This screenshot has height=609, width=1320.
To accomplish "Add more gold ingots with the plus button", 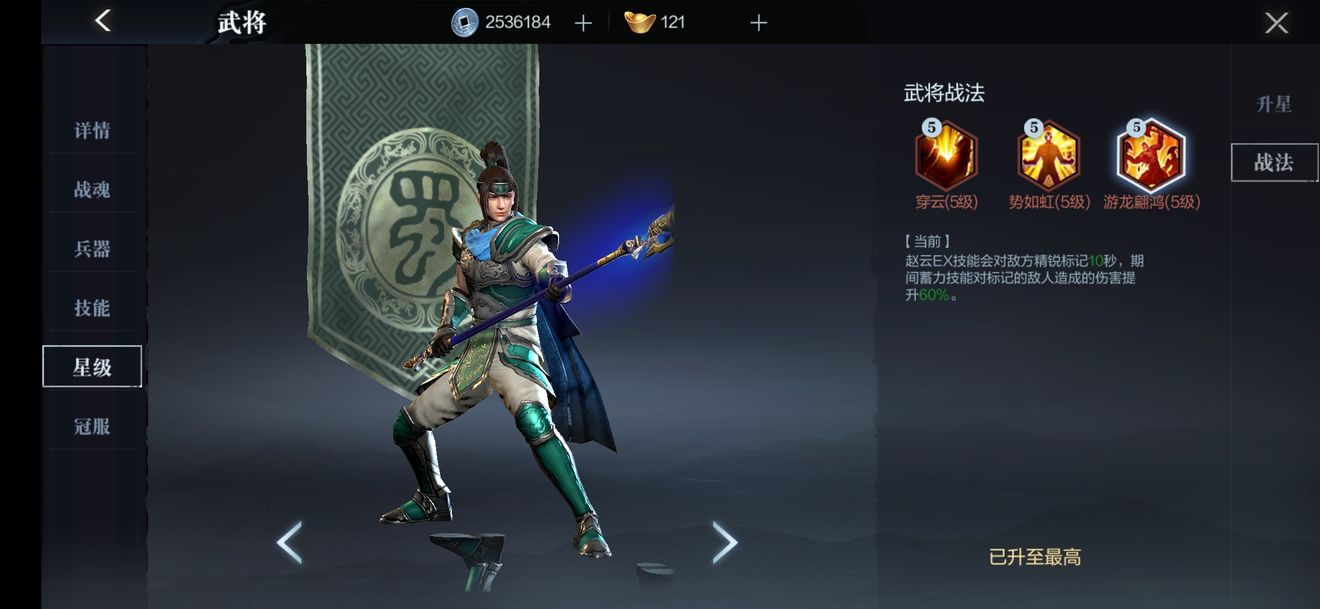I will click(x=759, y=23).
